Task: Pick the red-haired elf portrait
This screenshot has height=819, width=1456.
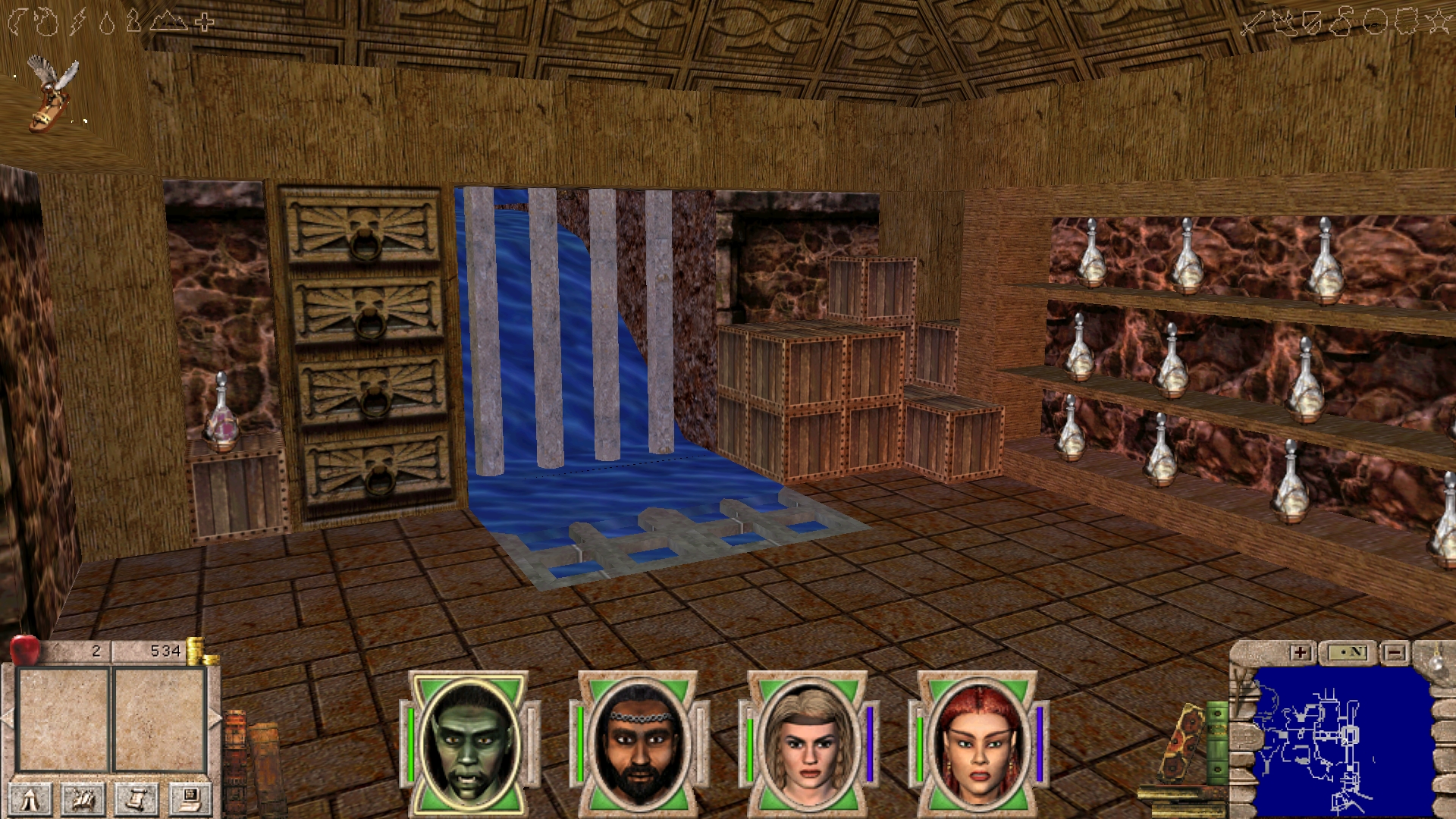Action: pos(978,743)
